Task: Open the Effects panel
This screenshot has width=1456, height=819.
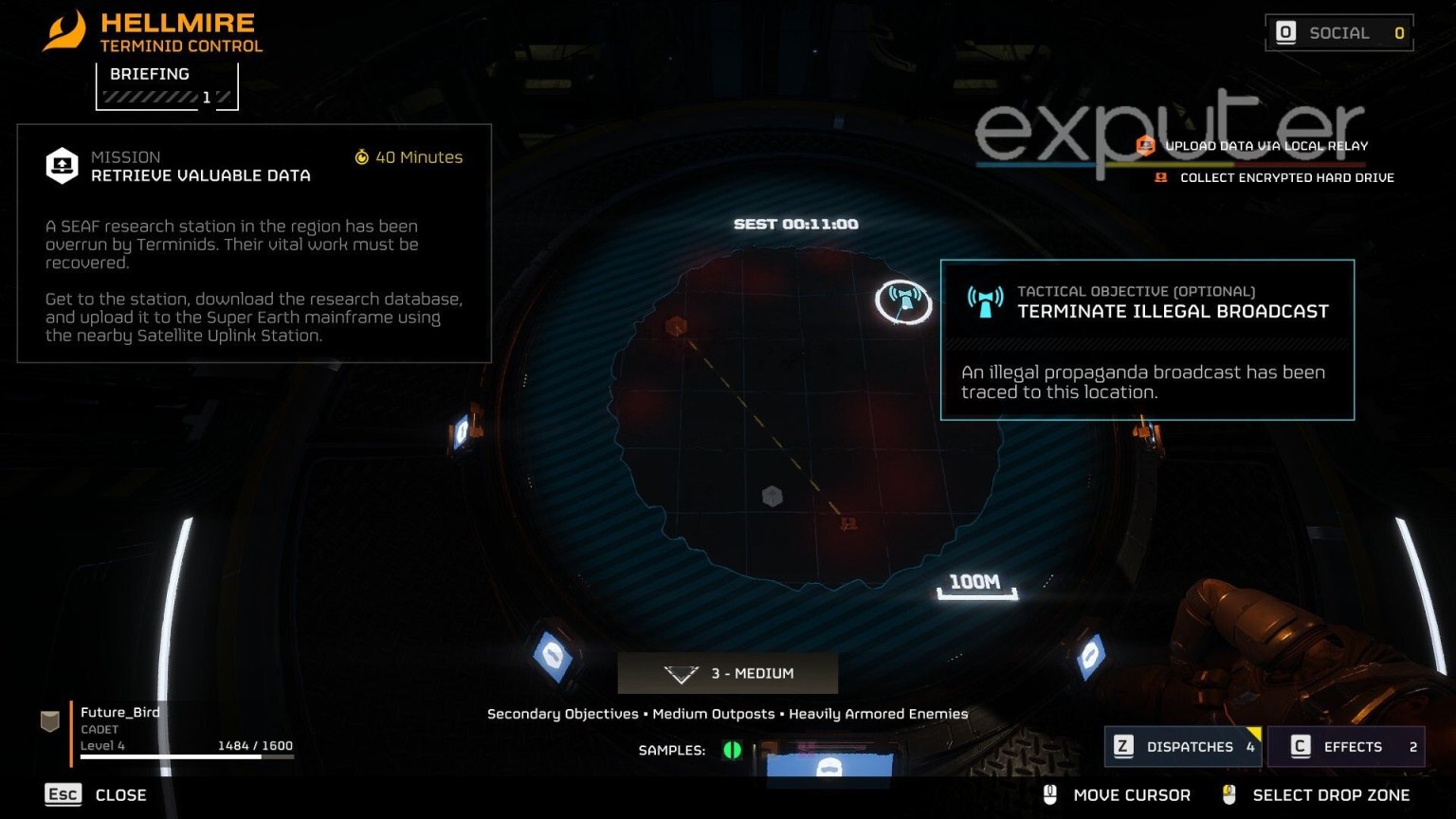Action: (x=1346, y=746)
